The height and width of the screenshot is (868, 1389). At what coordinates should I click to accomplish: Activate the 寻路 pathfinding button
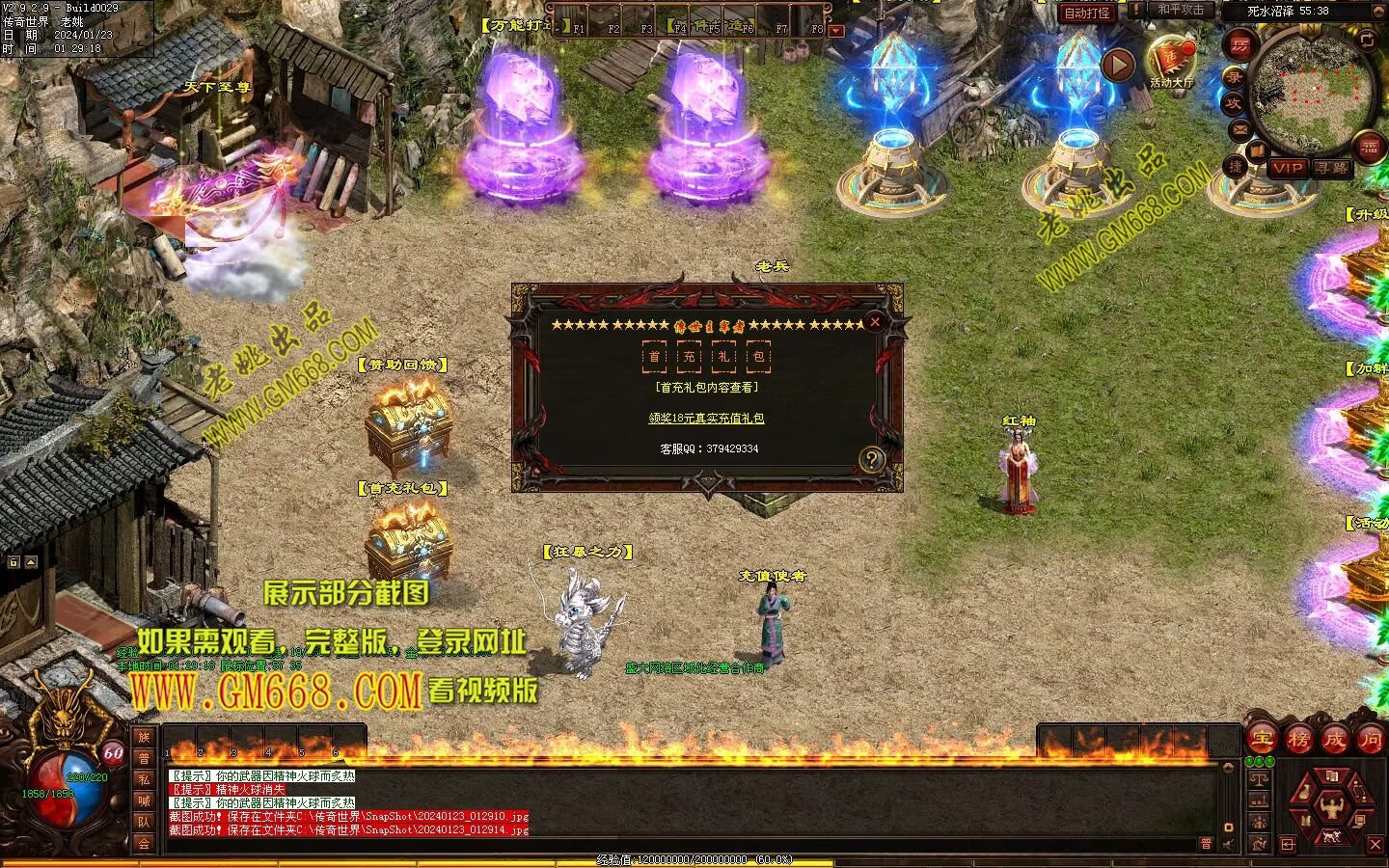pos(1331,168)
